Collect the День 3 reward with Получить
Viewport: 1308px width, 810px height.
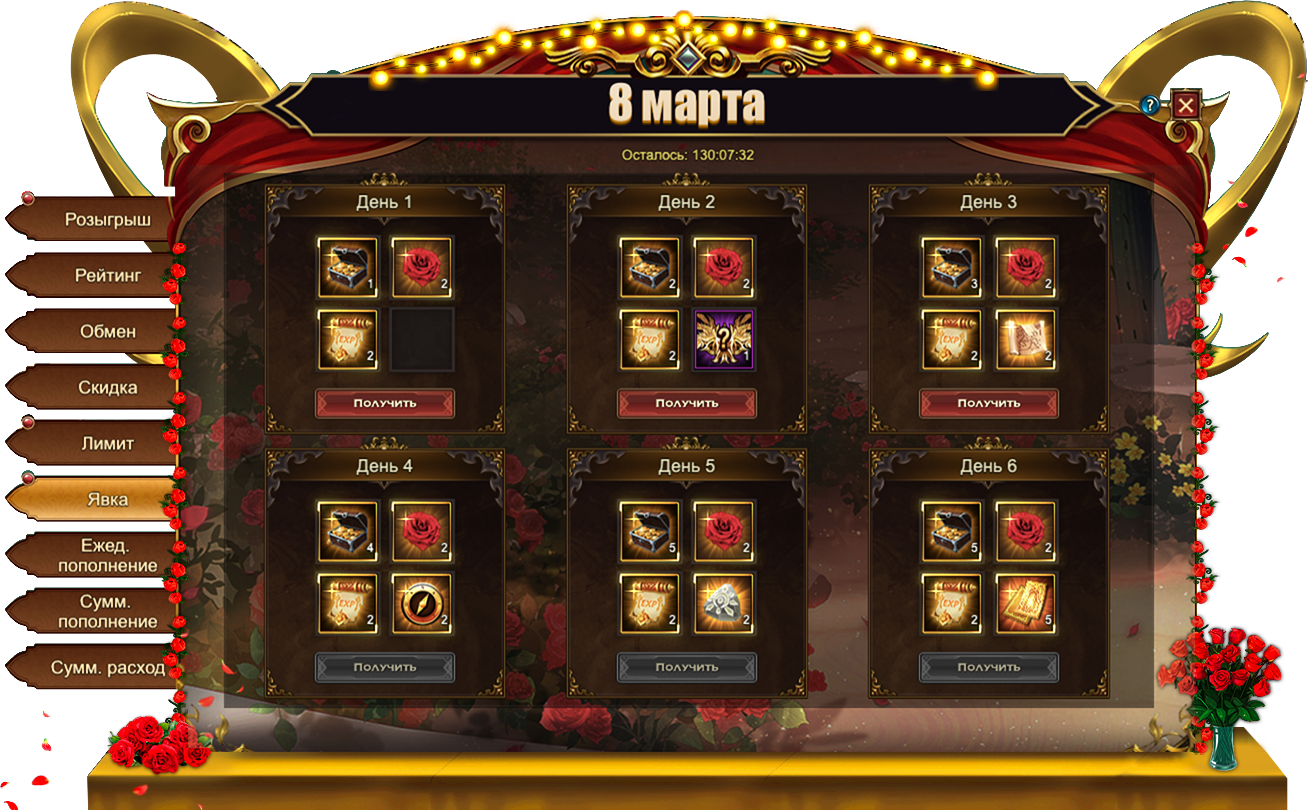[x=989, y=403]
